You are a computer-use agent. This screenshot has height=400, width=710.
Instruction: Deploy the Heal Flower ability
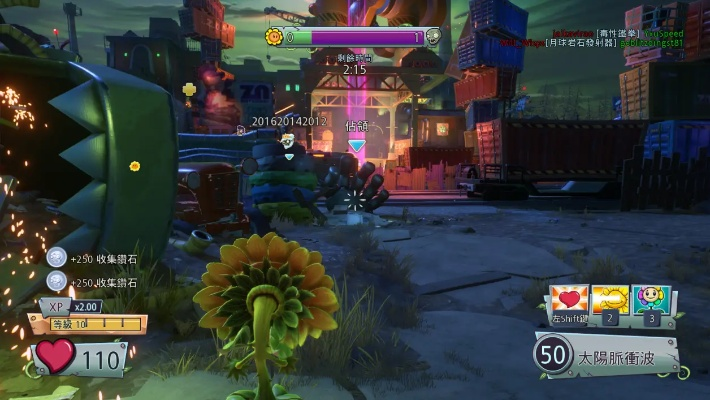[x=651, y=301]
